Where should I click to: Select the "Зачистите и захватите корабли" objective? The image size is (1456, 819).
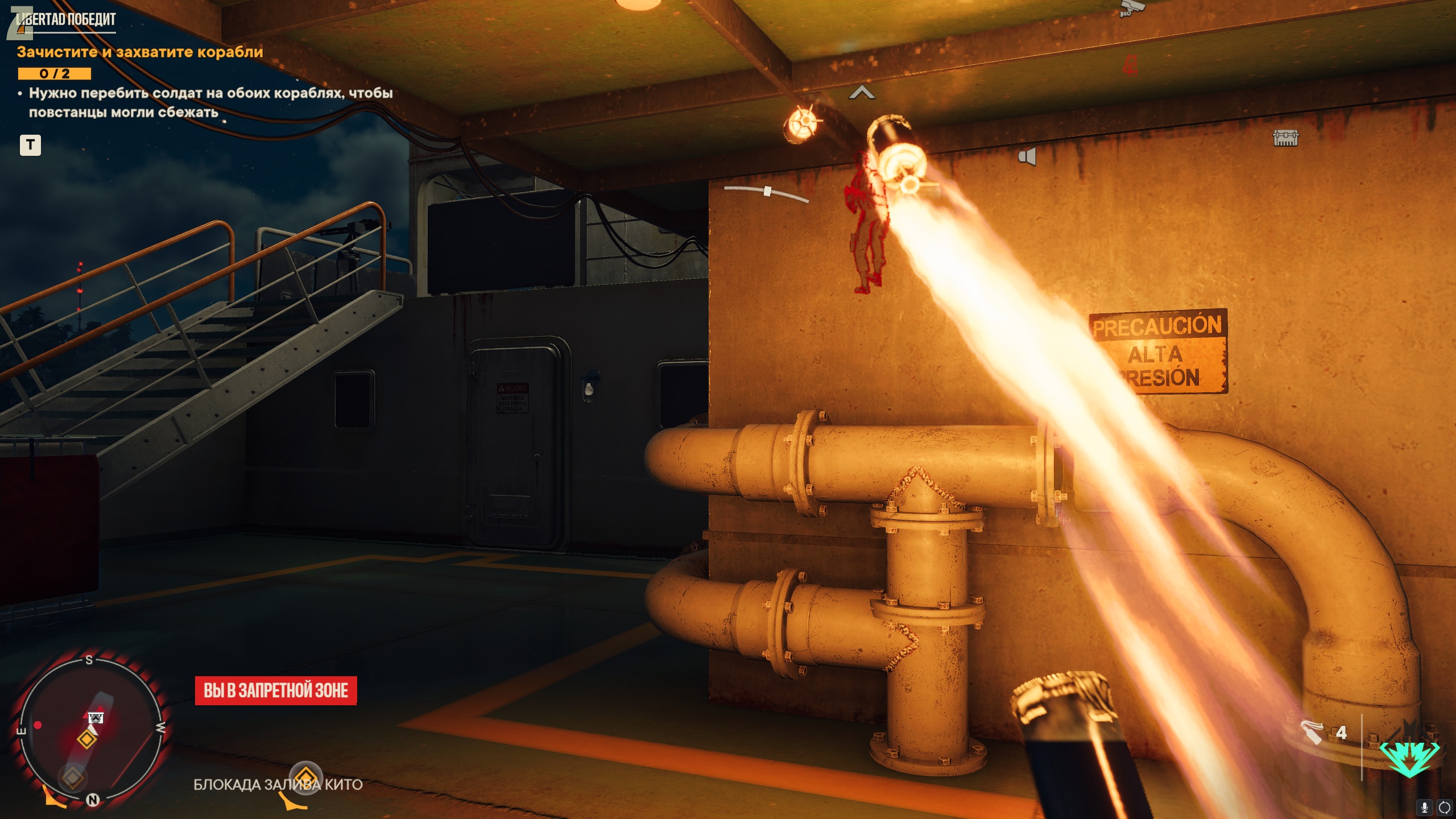tap(140, 52)
